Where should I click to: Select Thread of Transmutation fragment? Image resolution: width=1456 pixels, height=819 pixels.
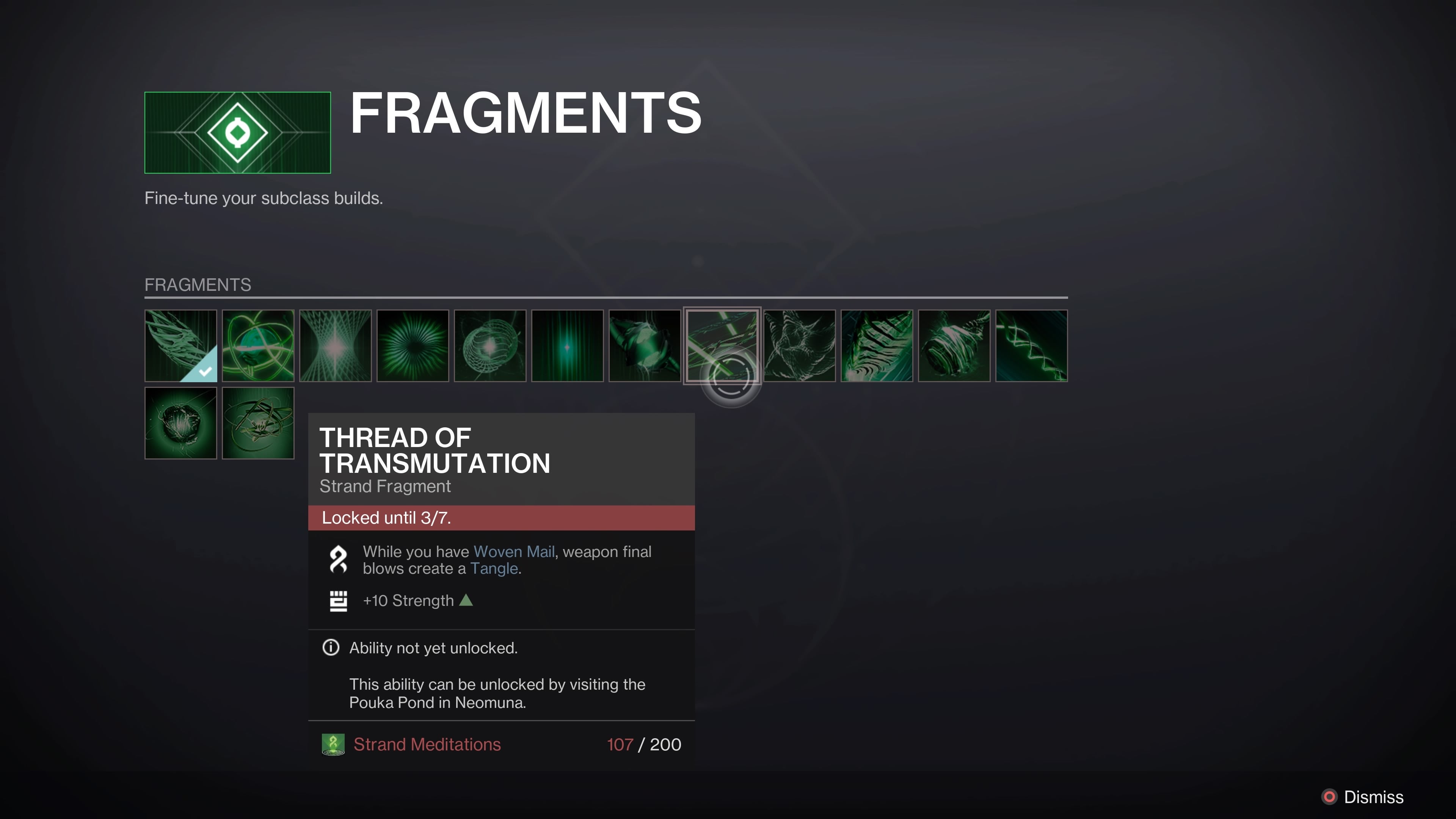pos(723,345)
